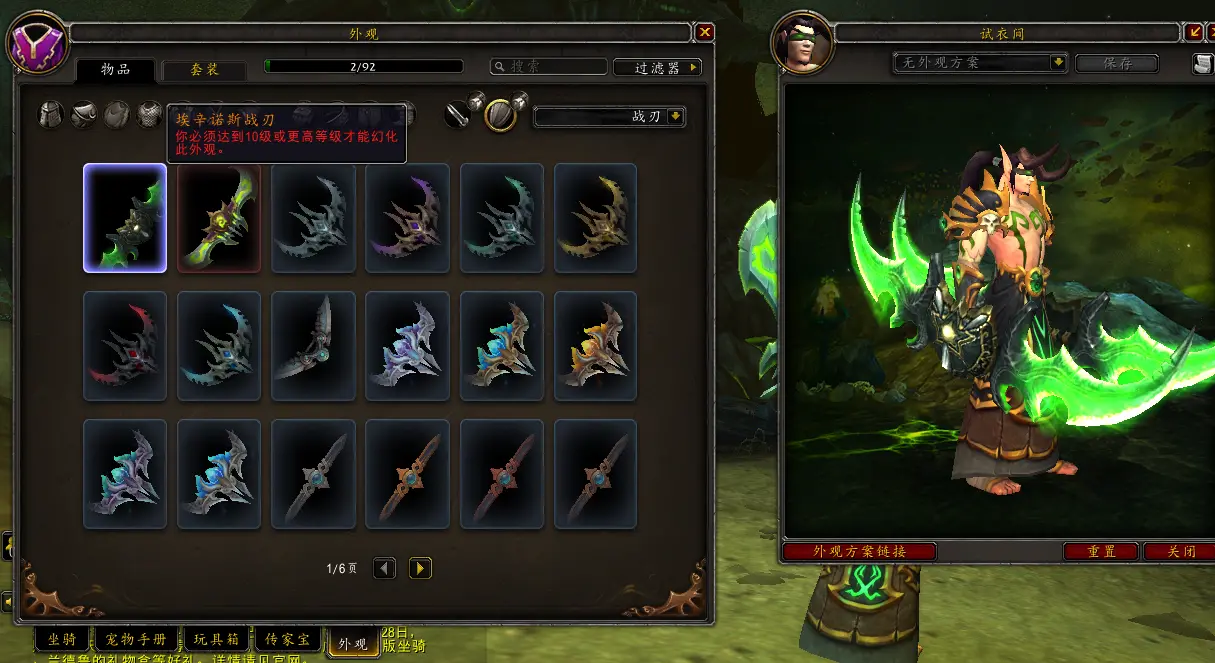
Task: Select the 物品 items tab
Action: point(116,69)
